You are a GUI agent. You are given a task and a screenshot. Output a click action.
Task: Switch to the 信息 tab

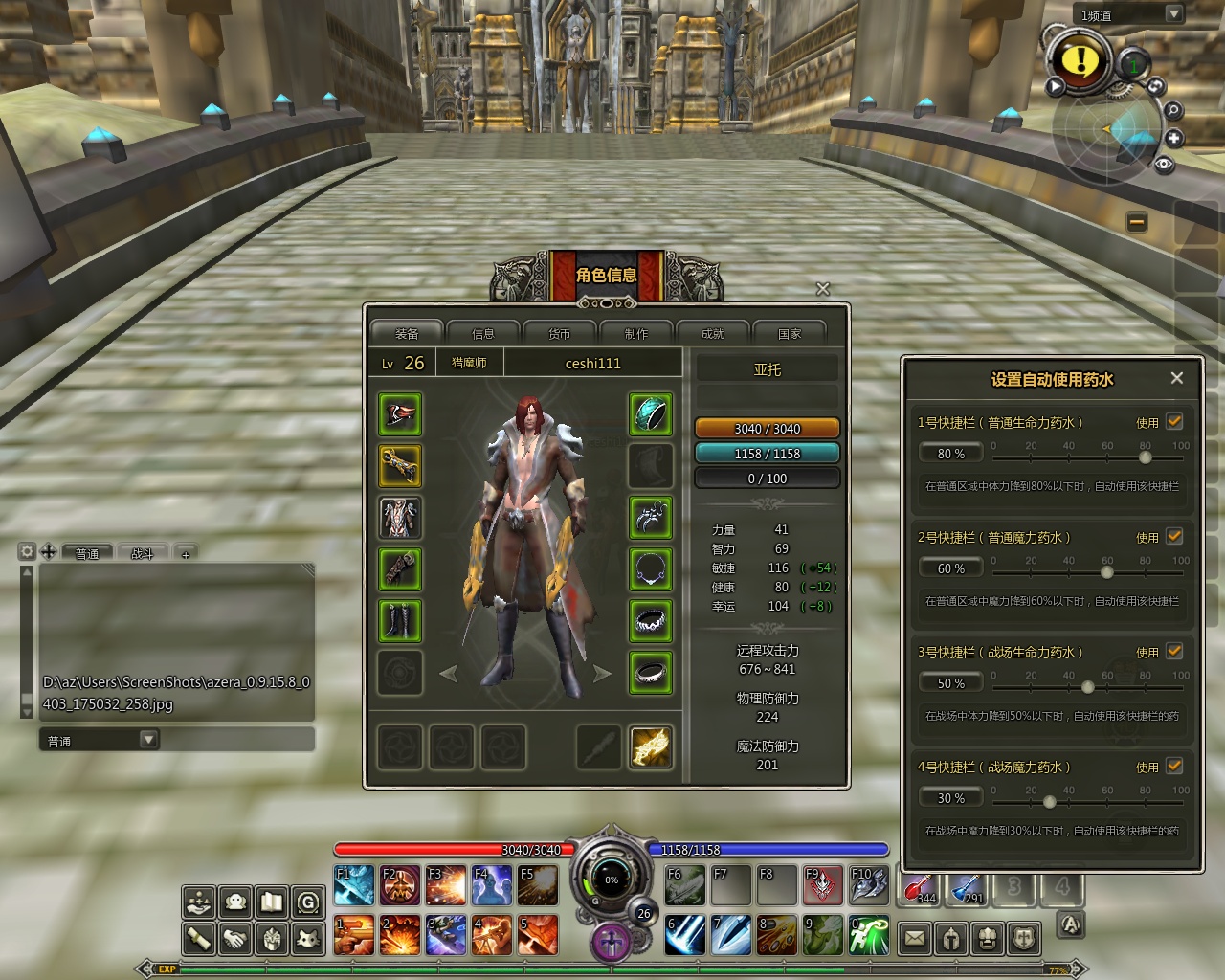pos(483,334)
